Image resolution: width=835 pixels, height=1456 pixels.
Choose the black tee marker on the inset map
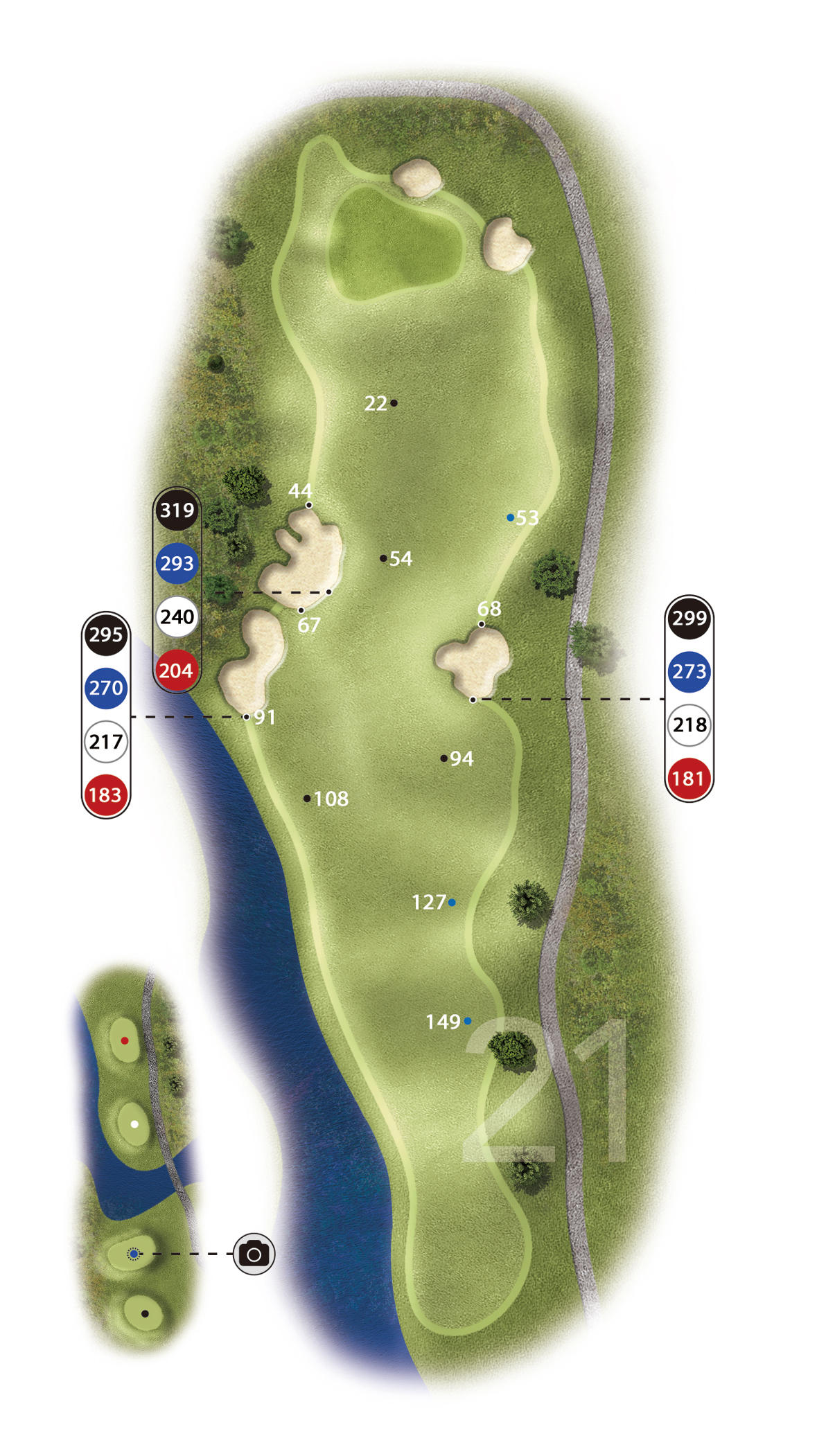click(145, 1313)
